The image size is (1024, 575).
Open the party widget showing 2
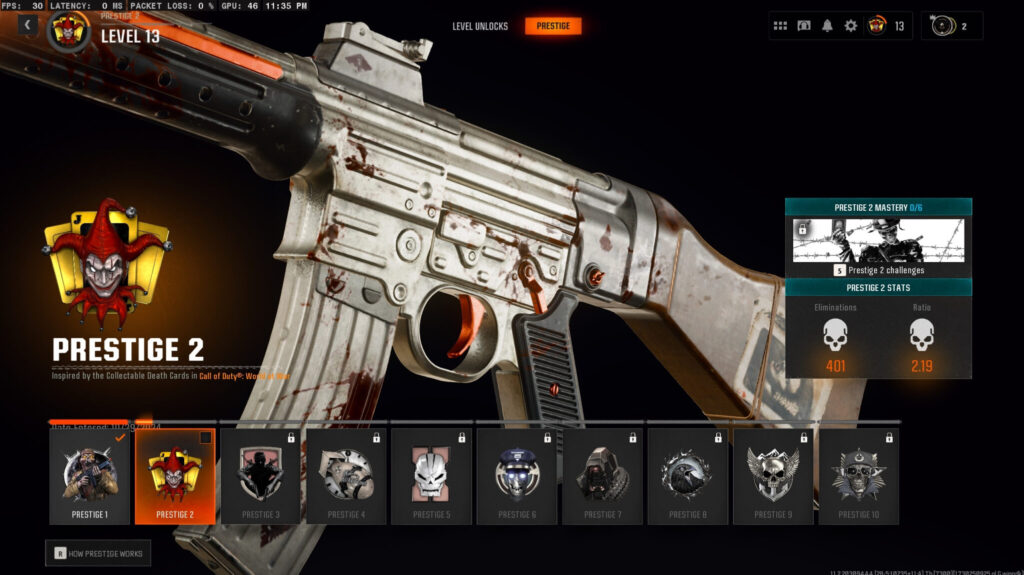(951, 26)
